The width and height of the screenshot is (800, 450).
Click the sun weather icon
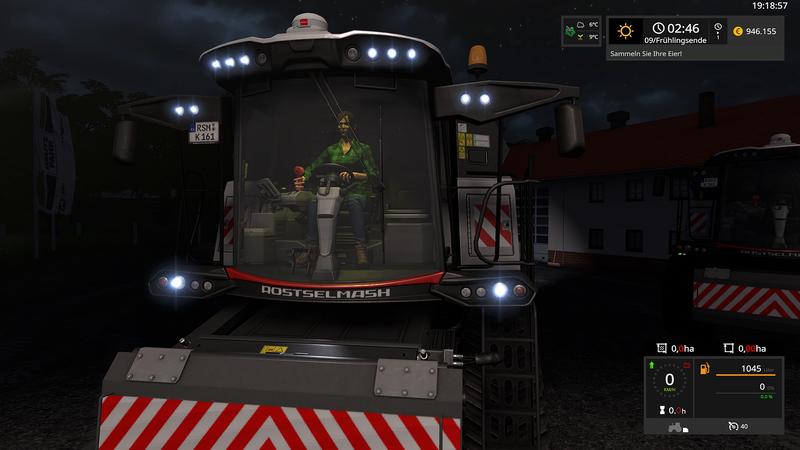(625, 31)
